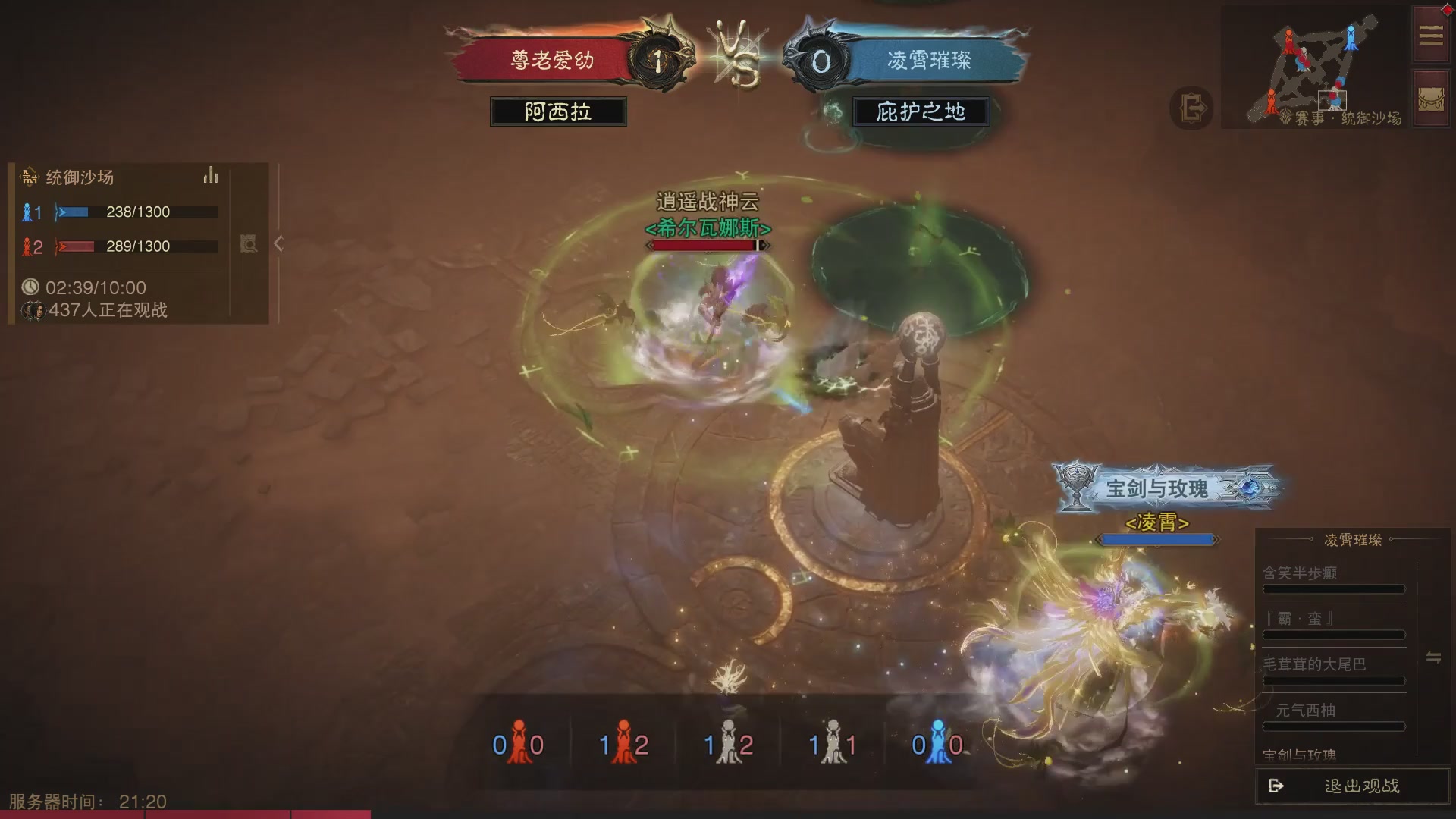The width and height of the screenshot is (1456, 819).
Task: Click the magnifier map icon on tracker panel
Action: click(x=249, y=243)
